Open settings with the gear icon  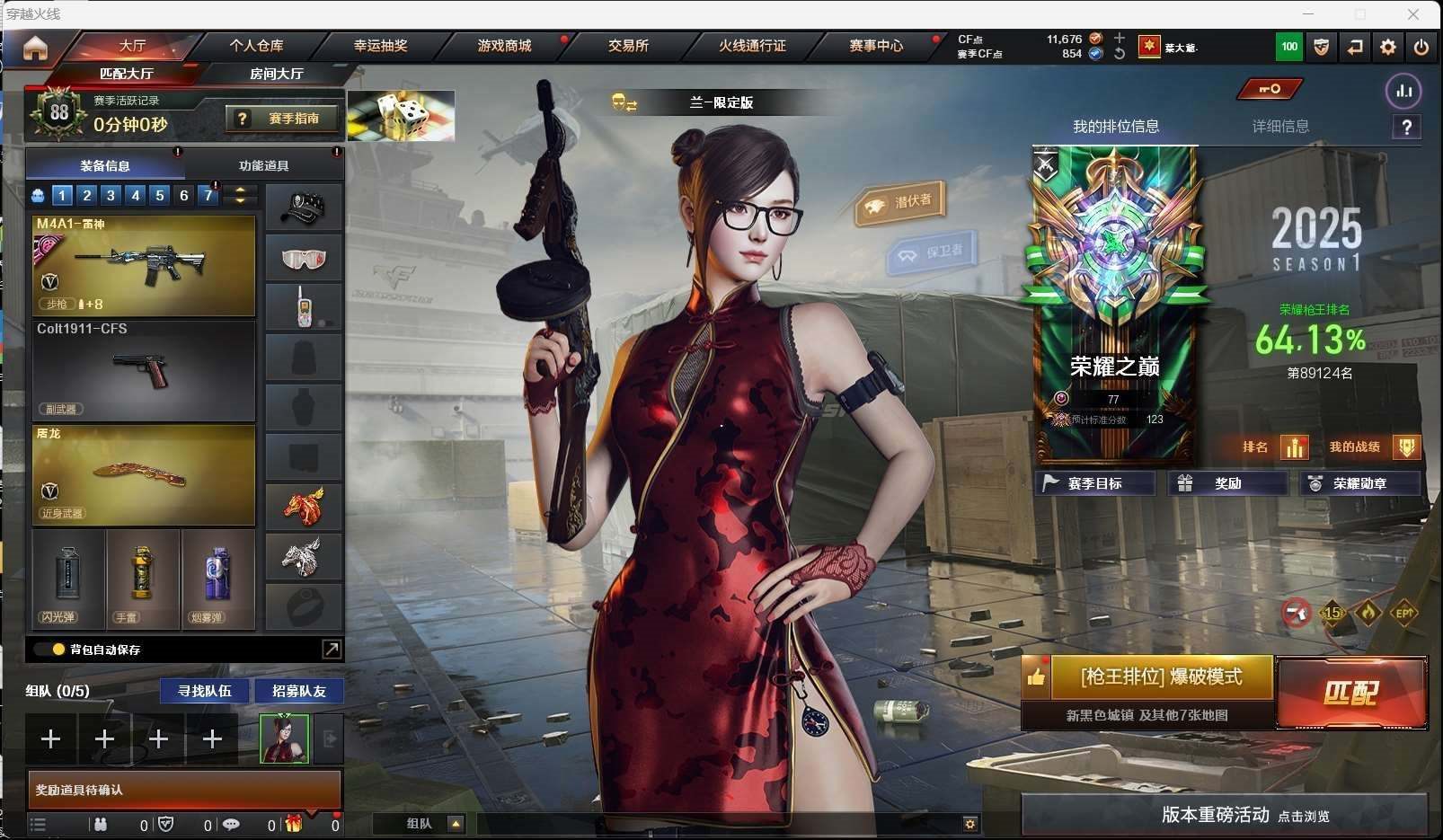pos(1388,47)
